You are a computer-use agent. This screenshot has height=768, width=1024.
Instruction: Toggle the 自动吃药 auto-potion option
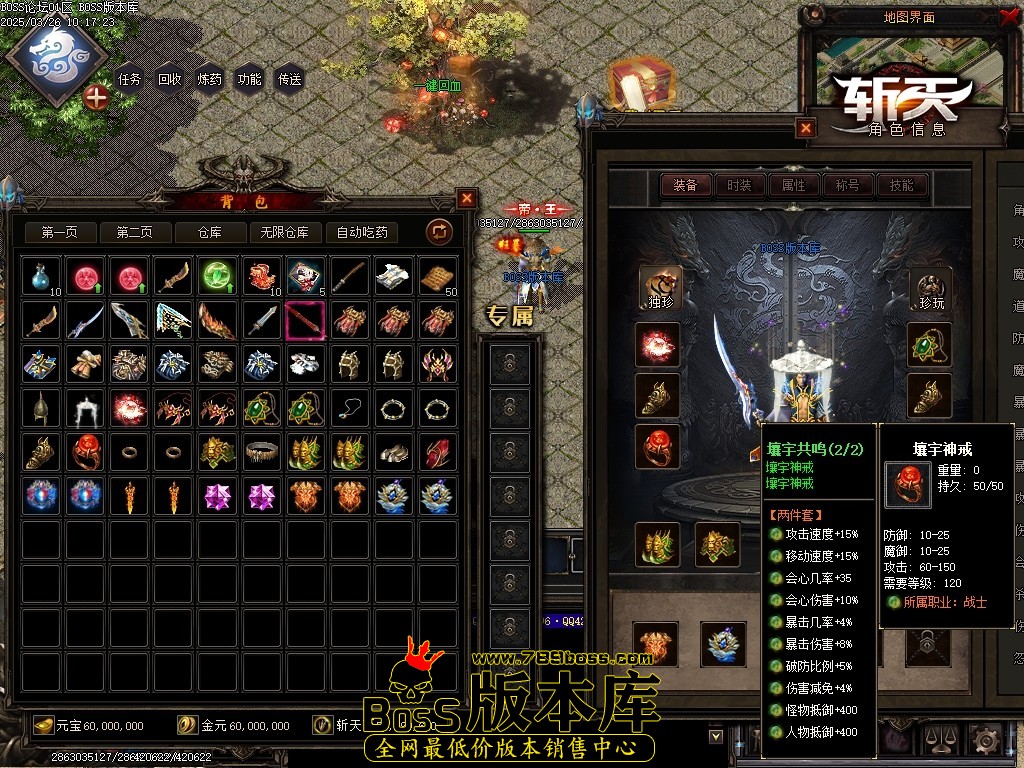(362, 232)
